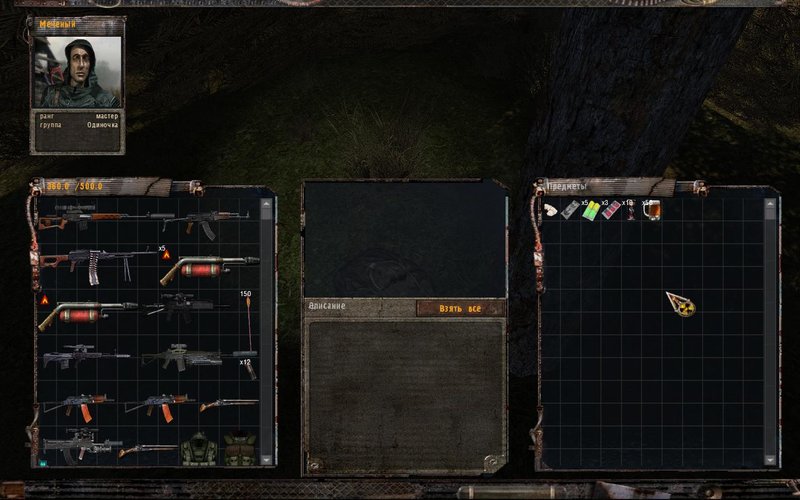Pick the white bandage item from the loot

tap(551, 210)
